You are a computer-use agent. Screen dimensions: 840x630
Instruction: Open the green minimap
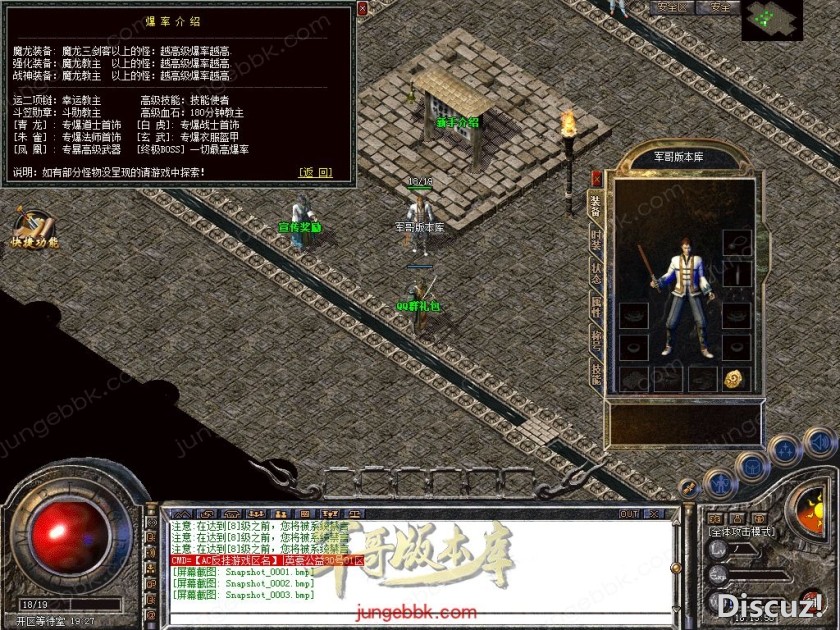772,19
